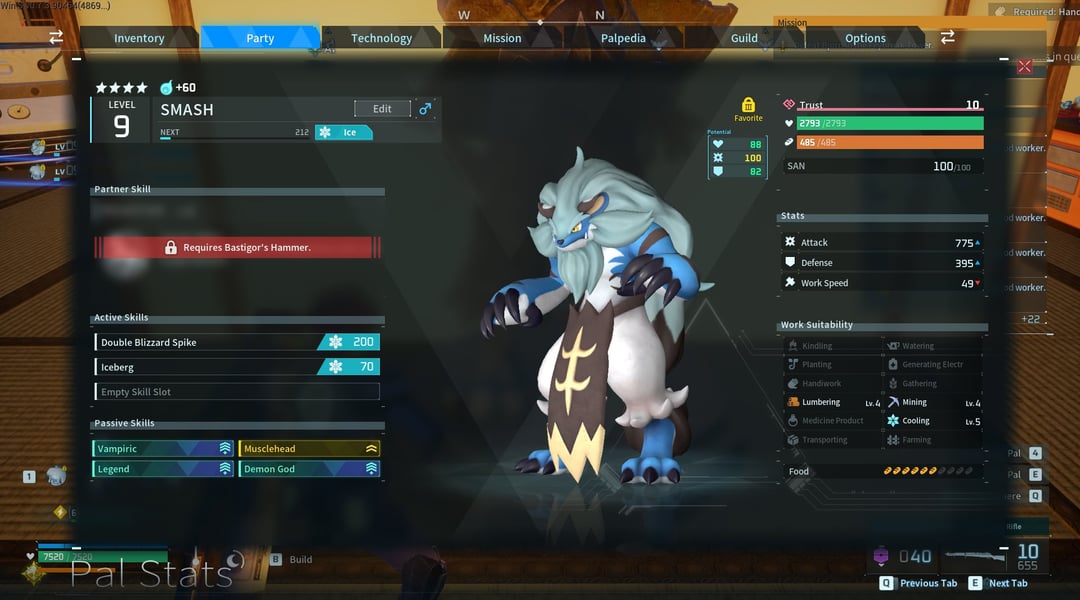Image resolution: width=1080 pixels, height=600 pixels.
Task: Inspect the Musclehead passive skill
Action: pyautogui.click(x=309, y=449)
